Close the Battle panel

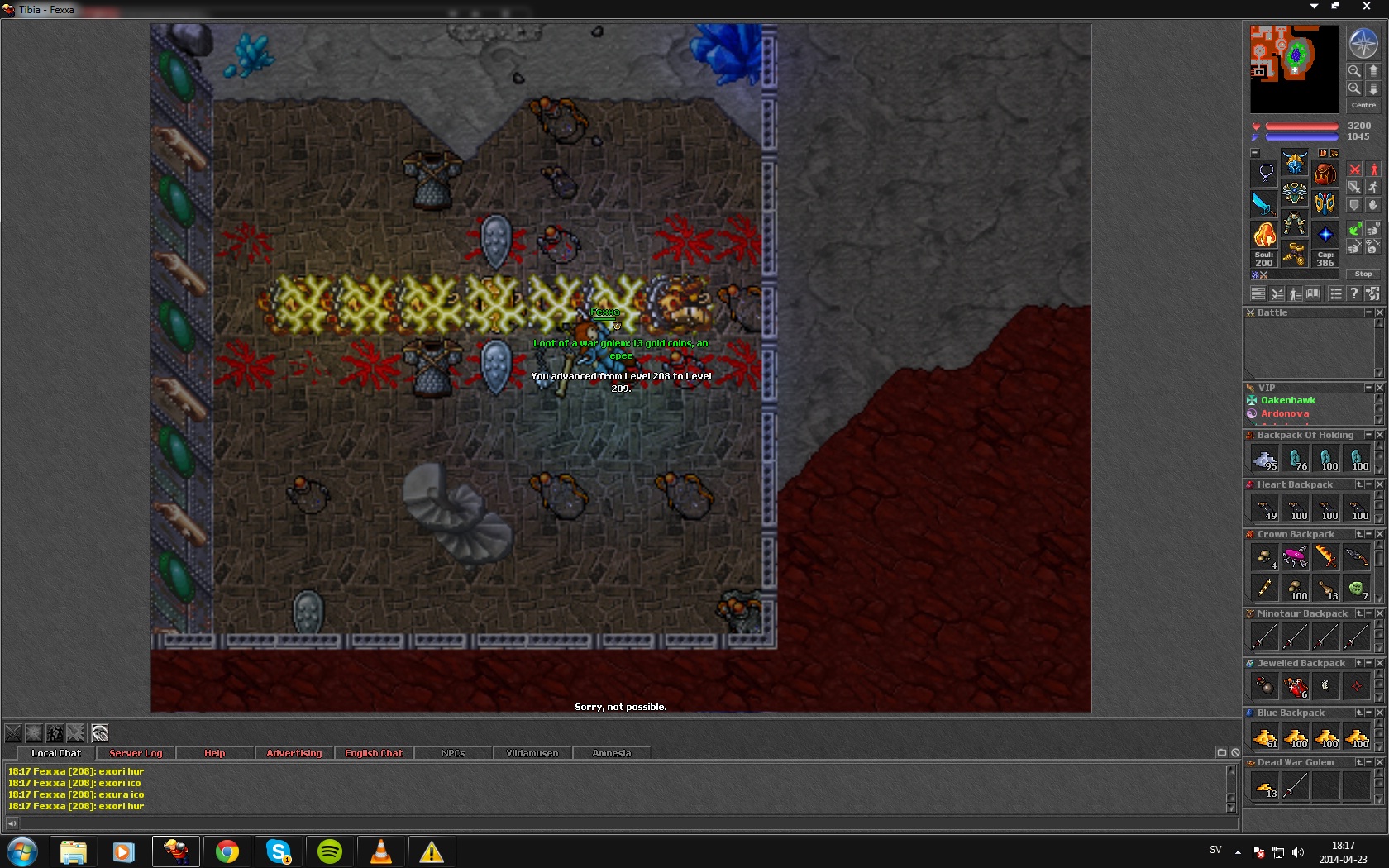pos(1379,312)
